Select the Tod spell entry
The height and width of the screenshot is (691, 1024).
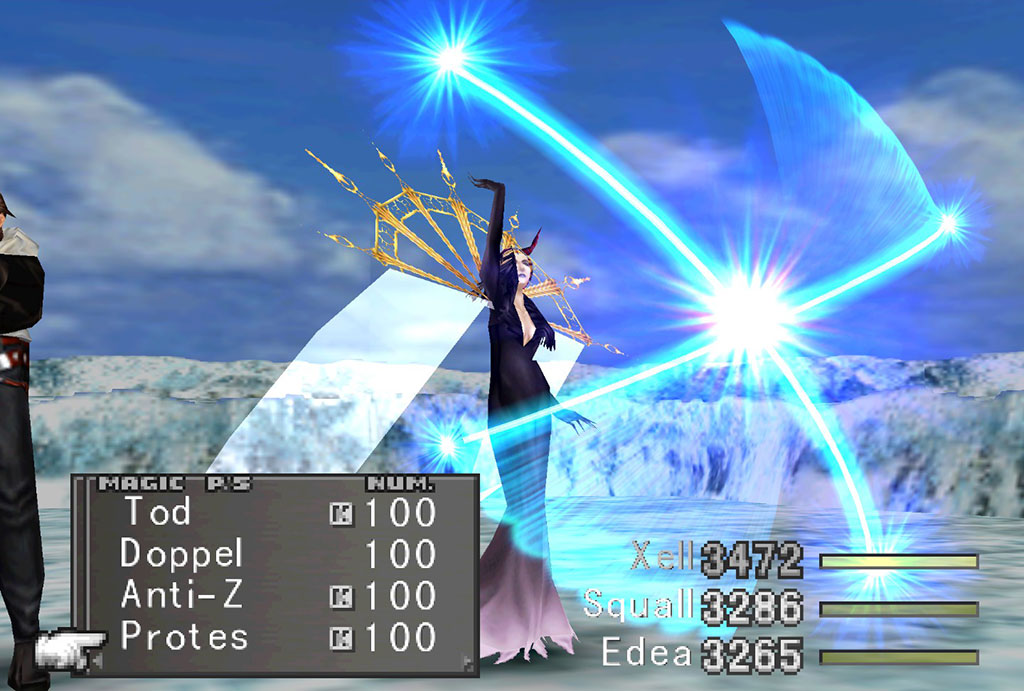[x=157, y=512]
